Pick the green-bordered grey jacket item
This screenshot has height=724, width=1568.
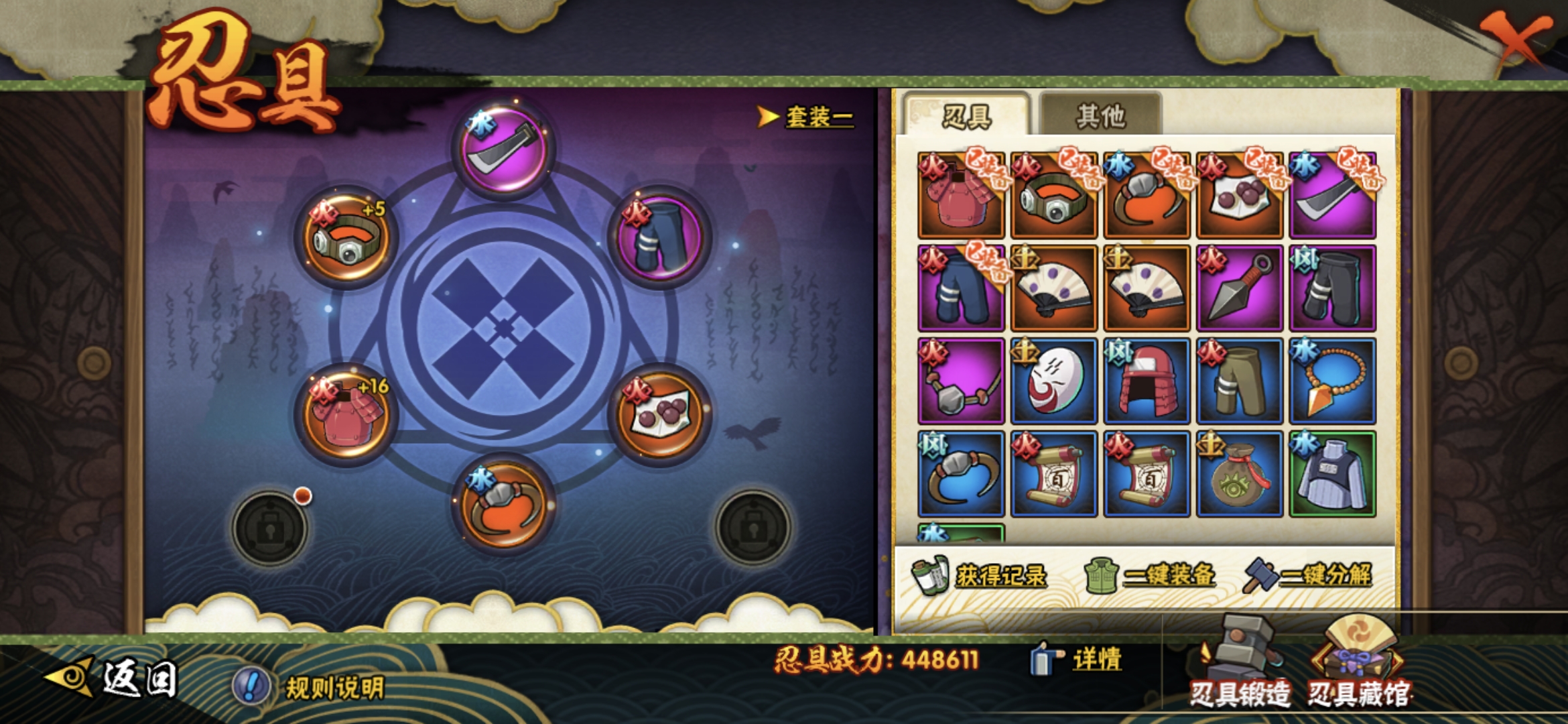[1333, 475]
